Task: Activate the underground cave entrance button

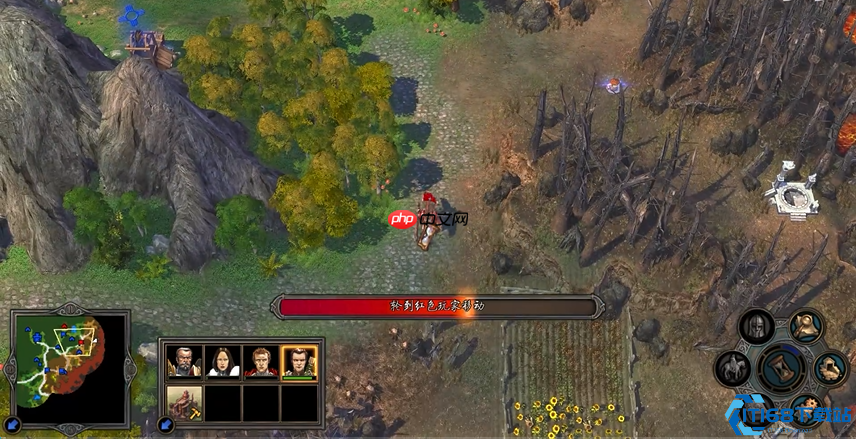Action: [x=829, y=368]
